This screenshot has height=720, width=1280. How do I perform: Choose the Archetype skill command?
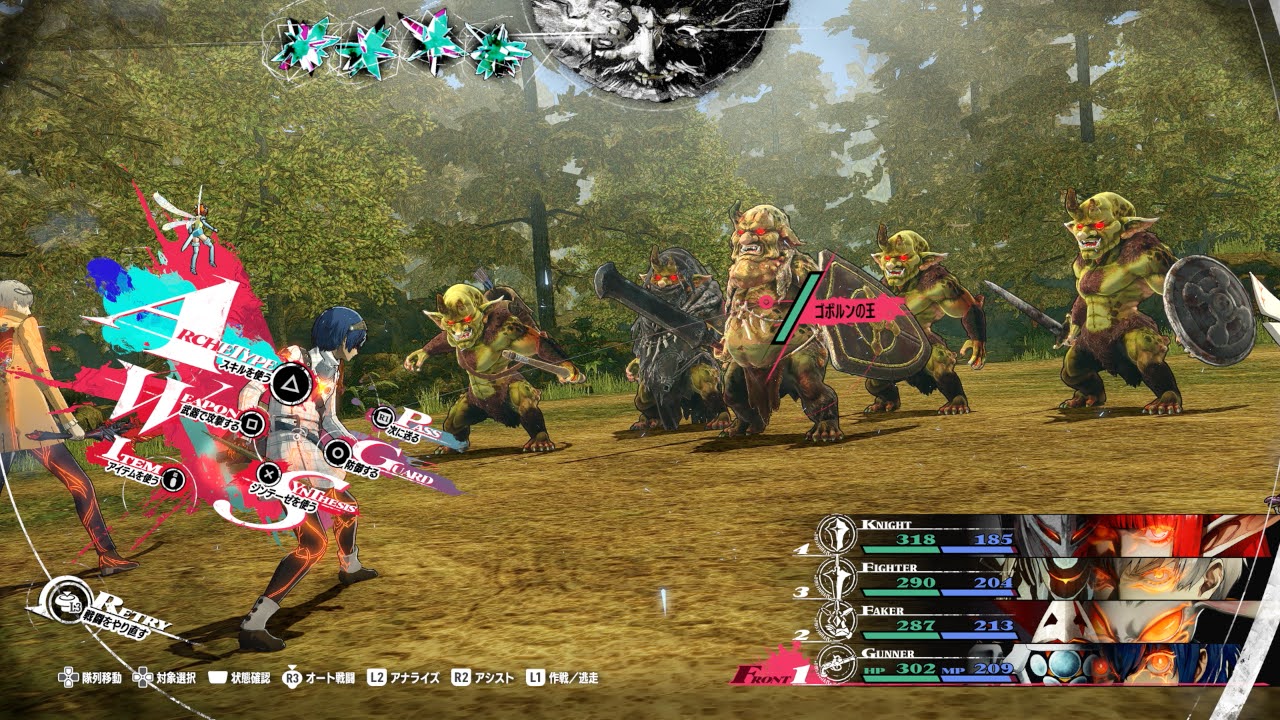tap(288, 380)
